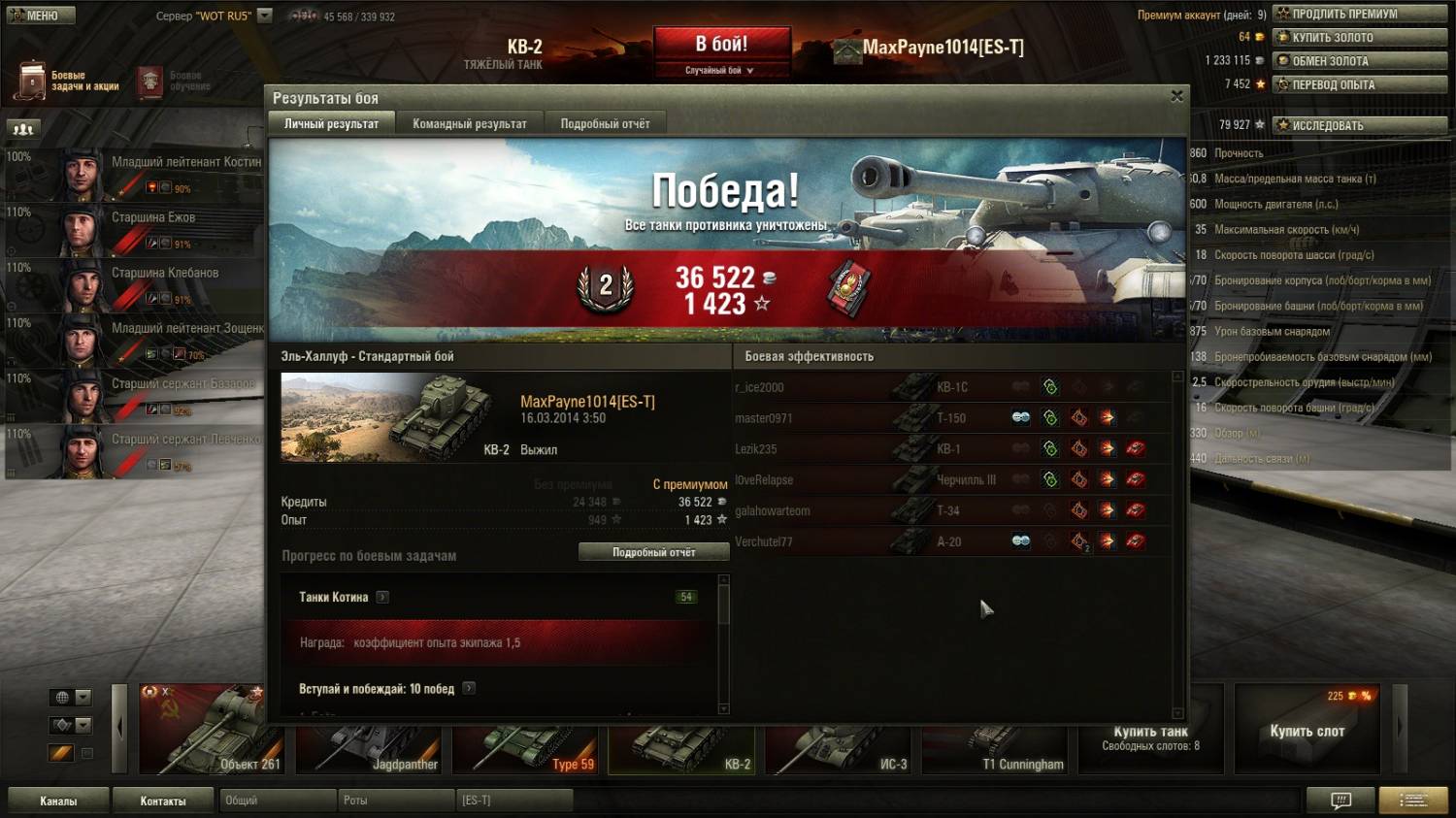
Task: Select the Личный результат tab
Action: coord(331,123)
